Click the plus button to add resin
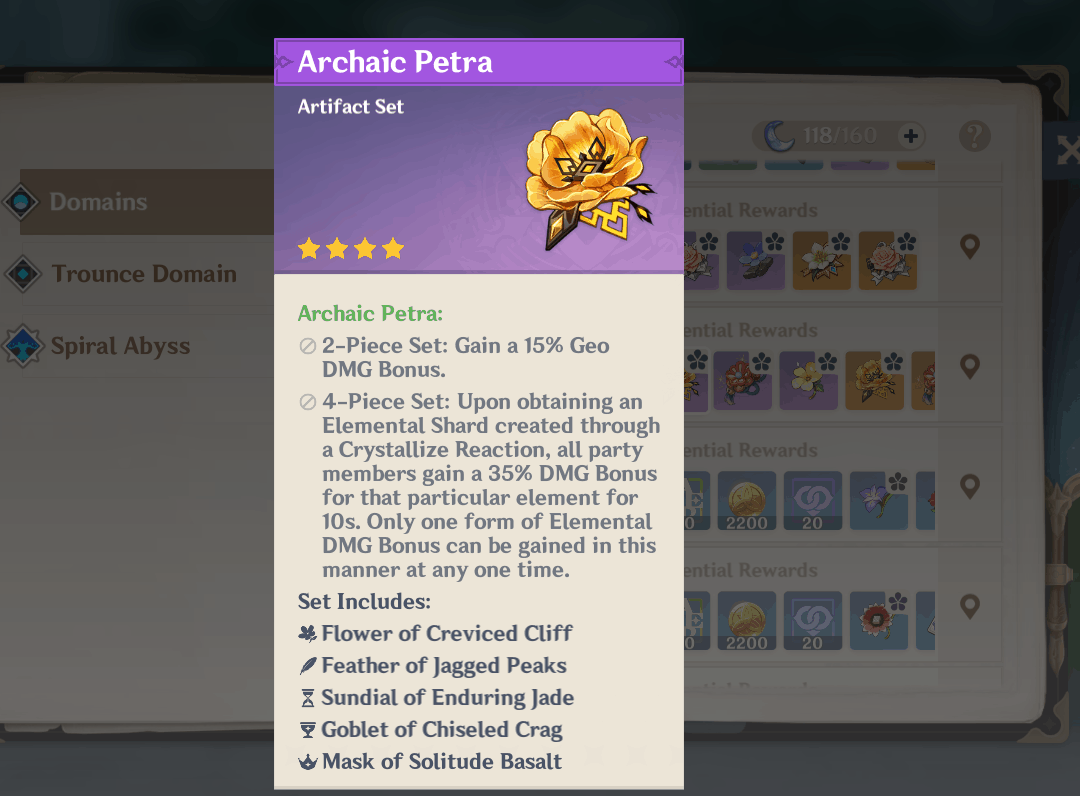The width and height of the screenshot is (1080, 796). coord(911,136)
